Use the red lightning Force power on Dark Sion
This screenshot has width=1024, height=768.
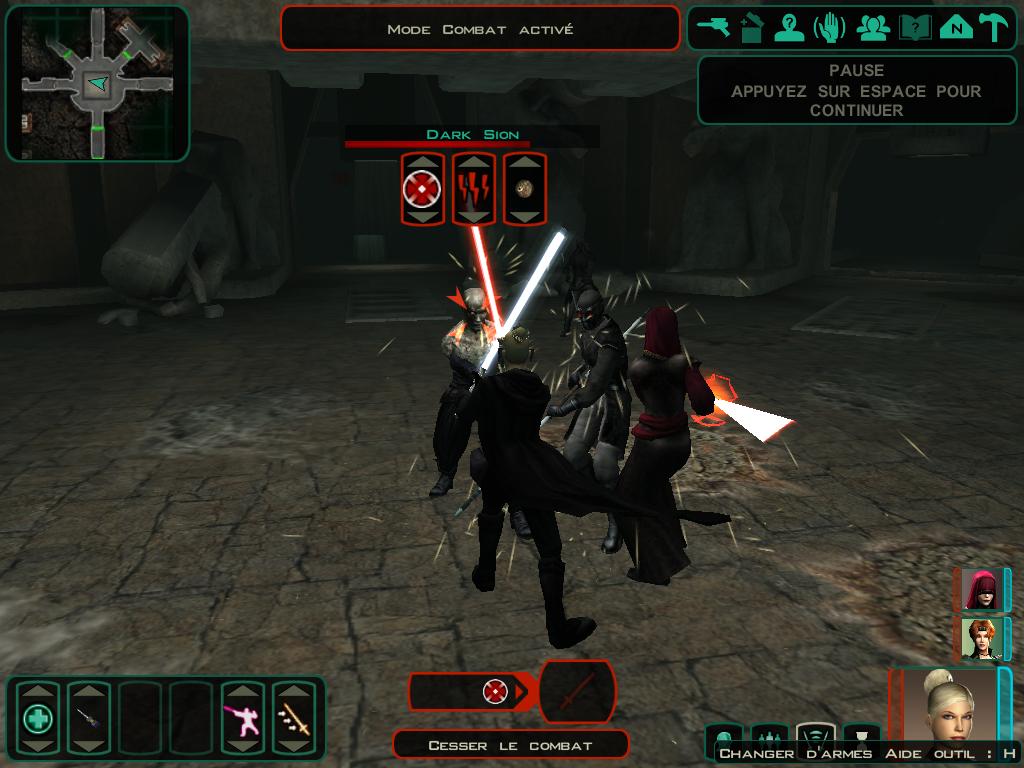pyautogui.click(x=474, y=189)
